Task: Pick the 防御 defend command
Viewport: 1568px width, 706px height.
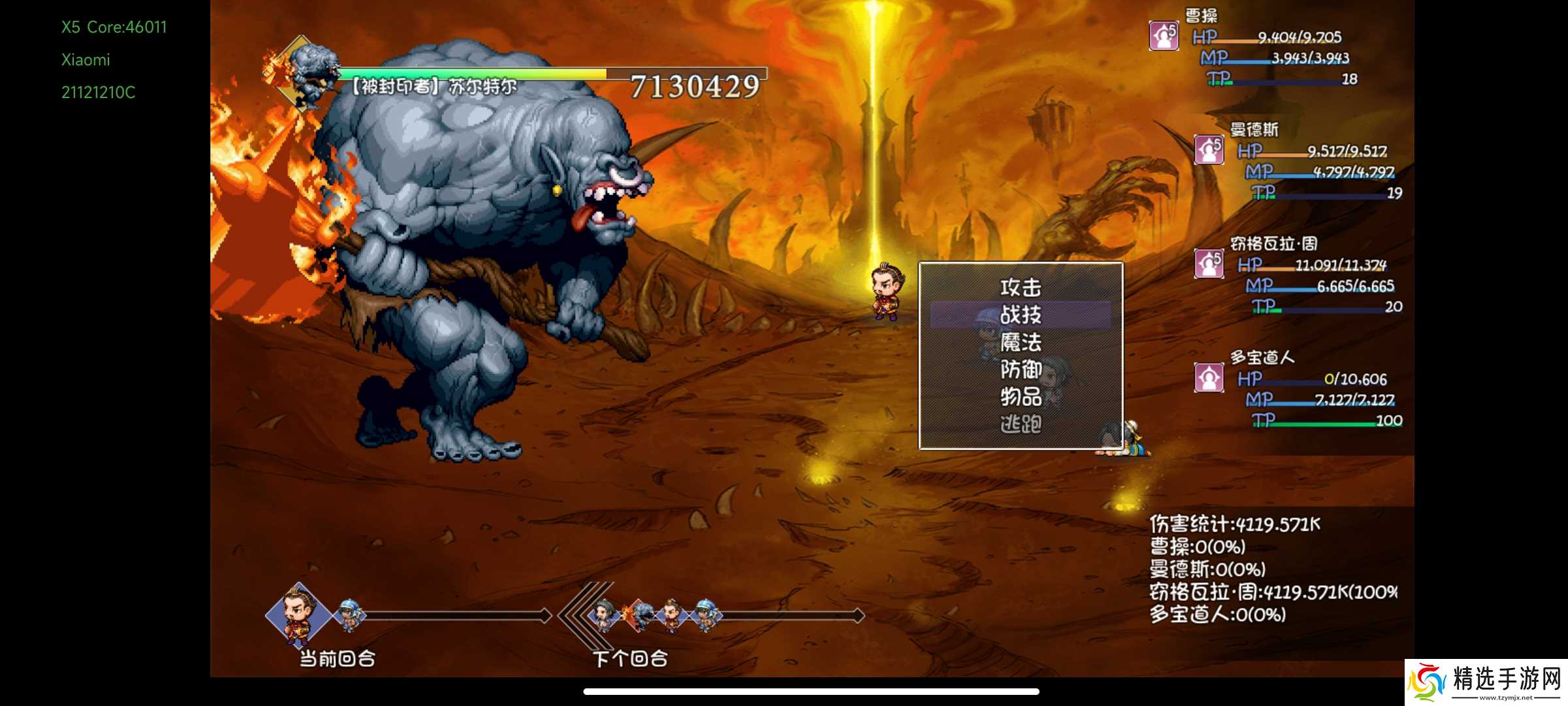Action: (1021, 369)
